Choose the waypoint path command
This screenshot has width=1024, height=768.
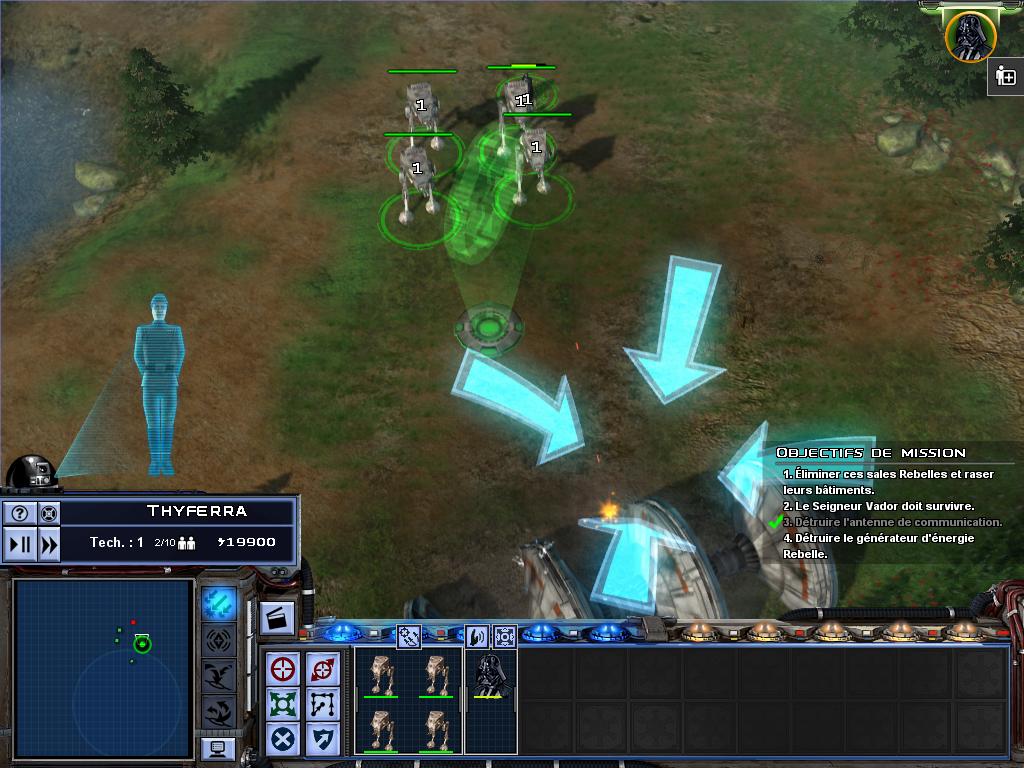(x=322, y=704)
